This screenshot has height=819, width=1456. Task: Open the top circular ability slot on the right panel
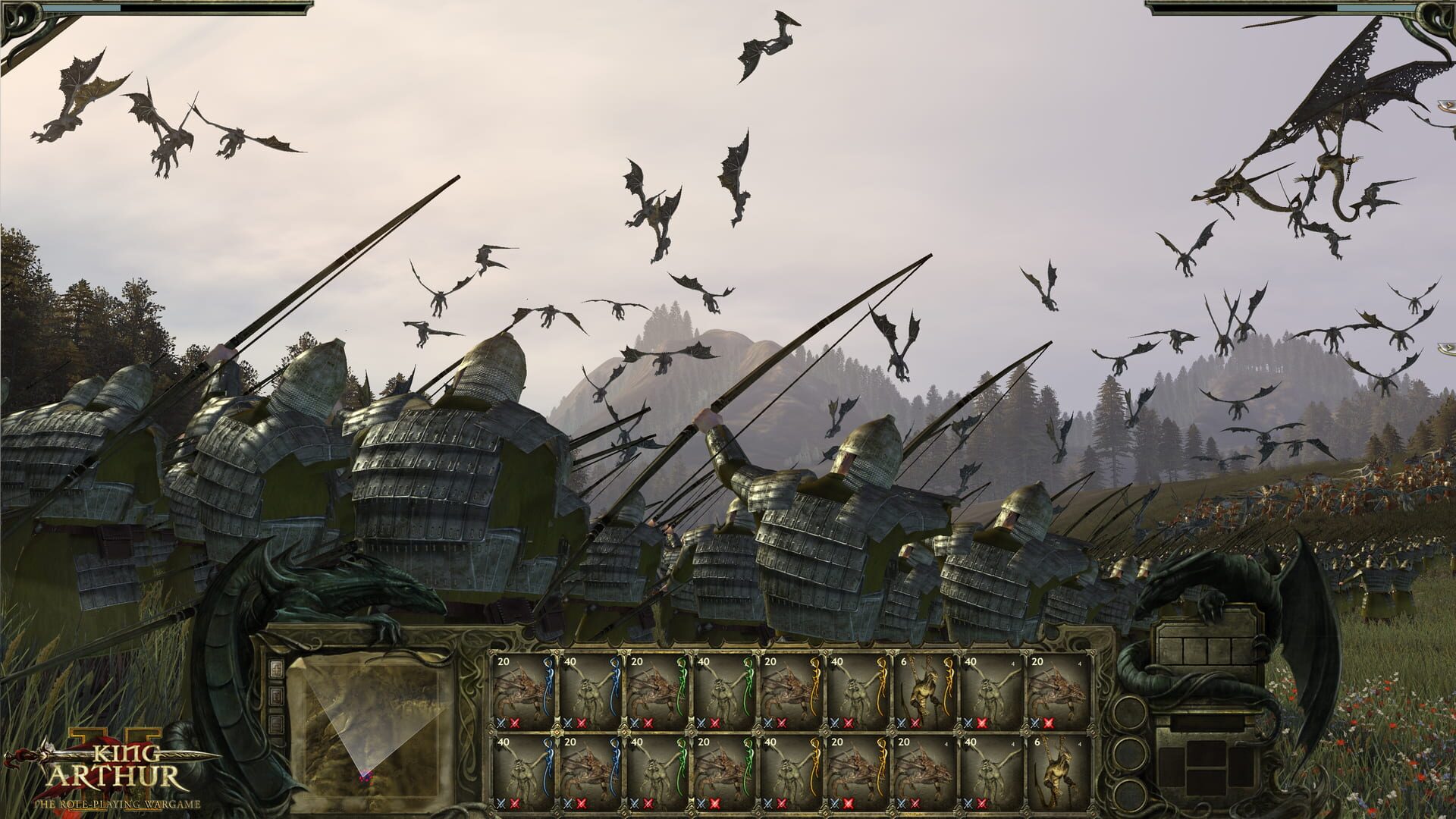pos(1129,713)
